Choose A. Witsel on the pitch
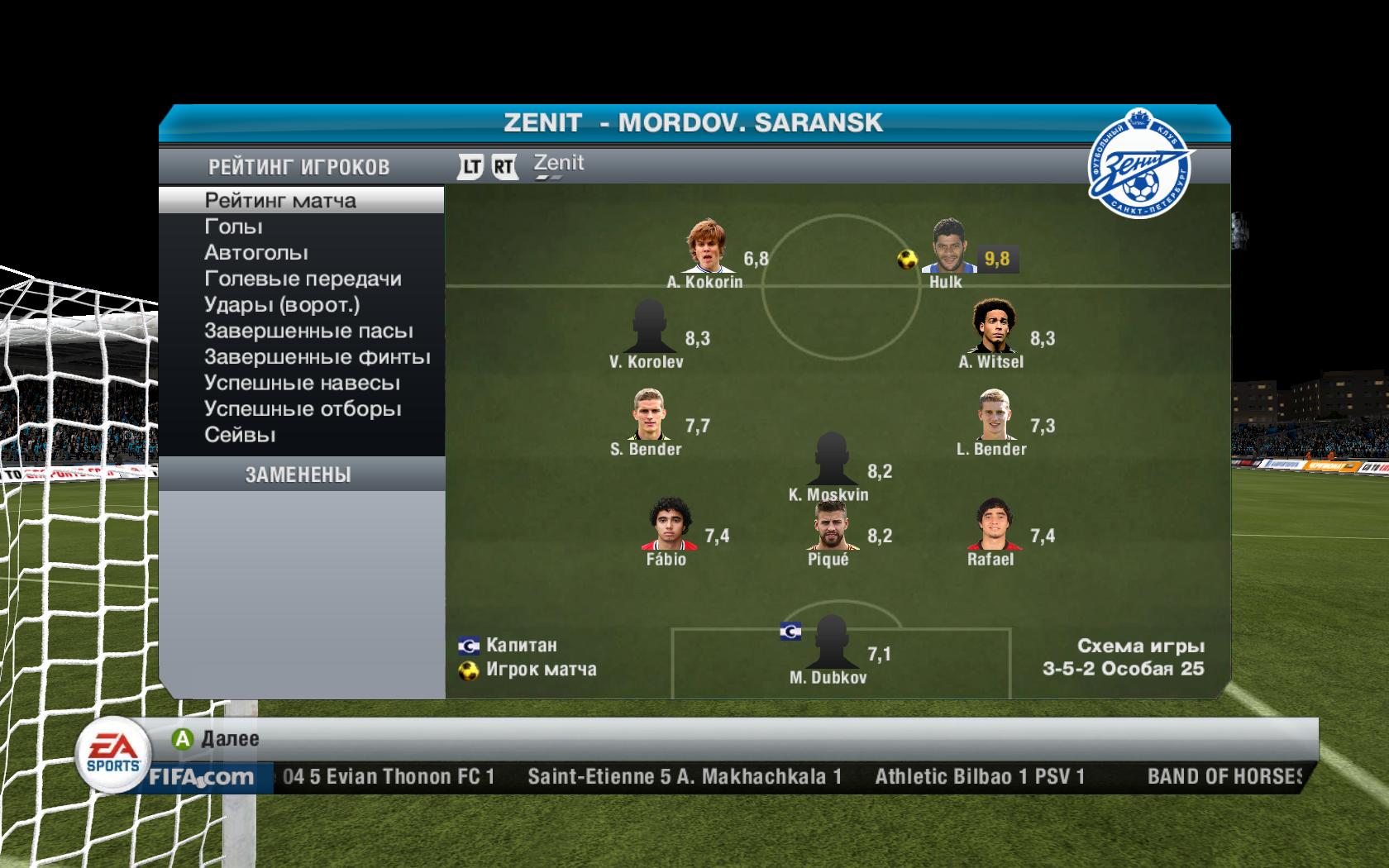 click(990, 327)
